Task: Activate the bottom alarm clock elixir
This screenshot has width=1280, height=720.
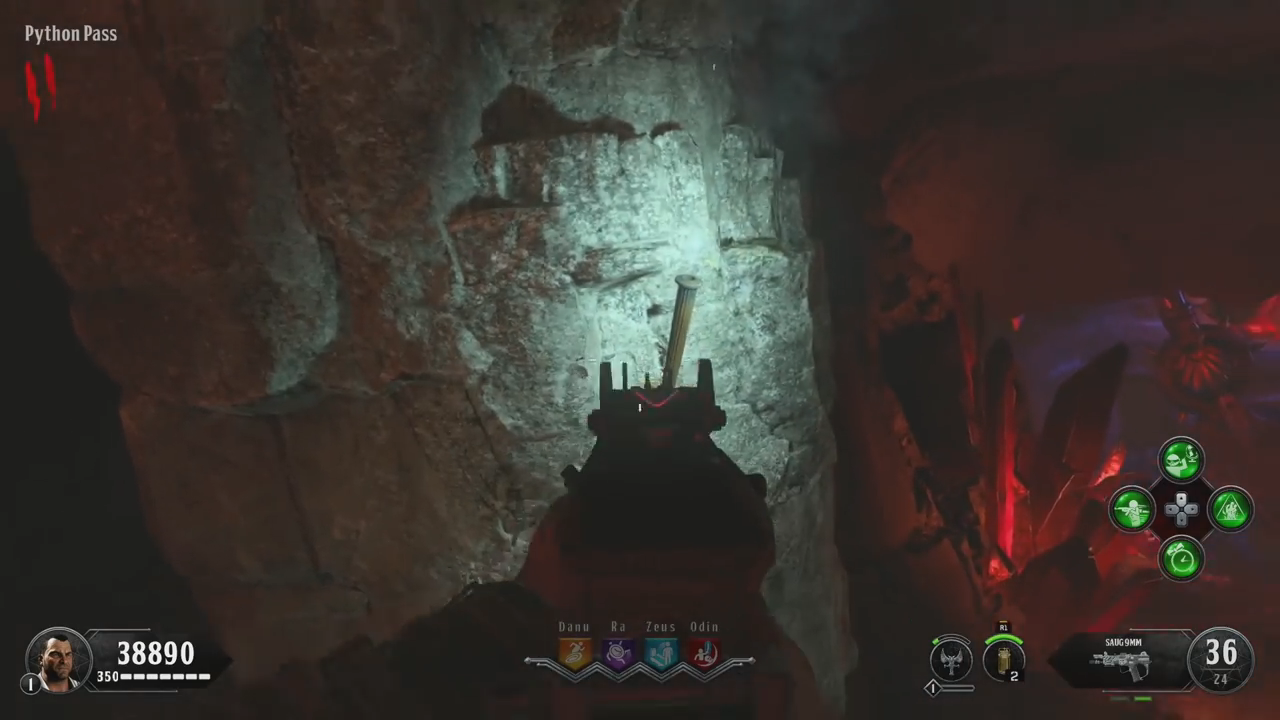Action: coord(1181,558)
